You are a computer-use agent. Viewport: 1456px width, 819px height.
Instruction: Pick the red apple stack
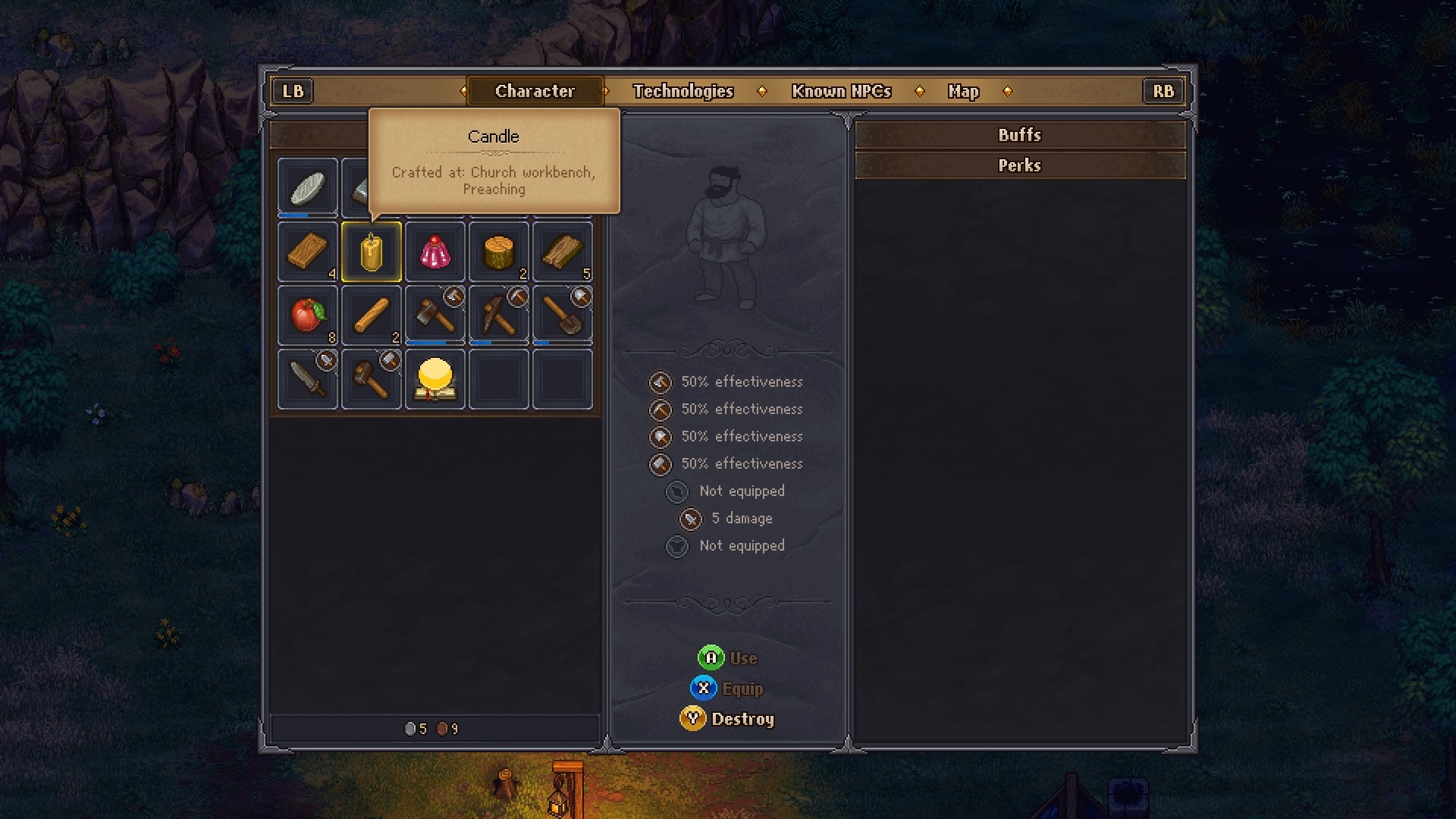pos(308,315)
